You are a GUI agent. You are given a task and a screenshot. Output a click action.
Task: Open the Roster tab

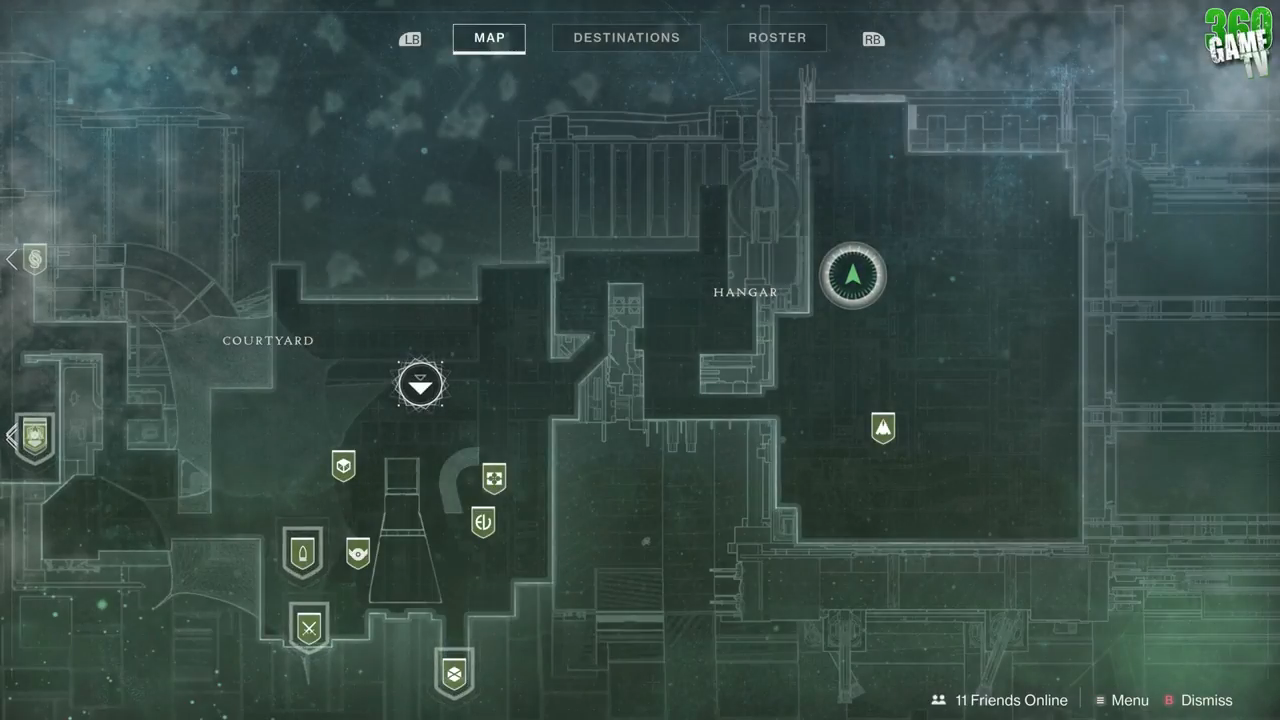click(x=777, y=38)
